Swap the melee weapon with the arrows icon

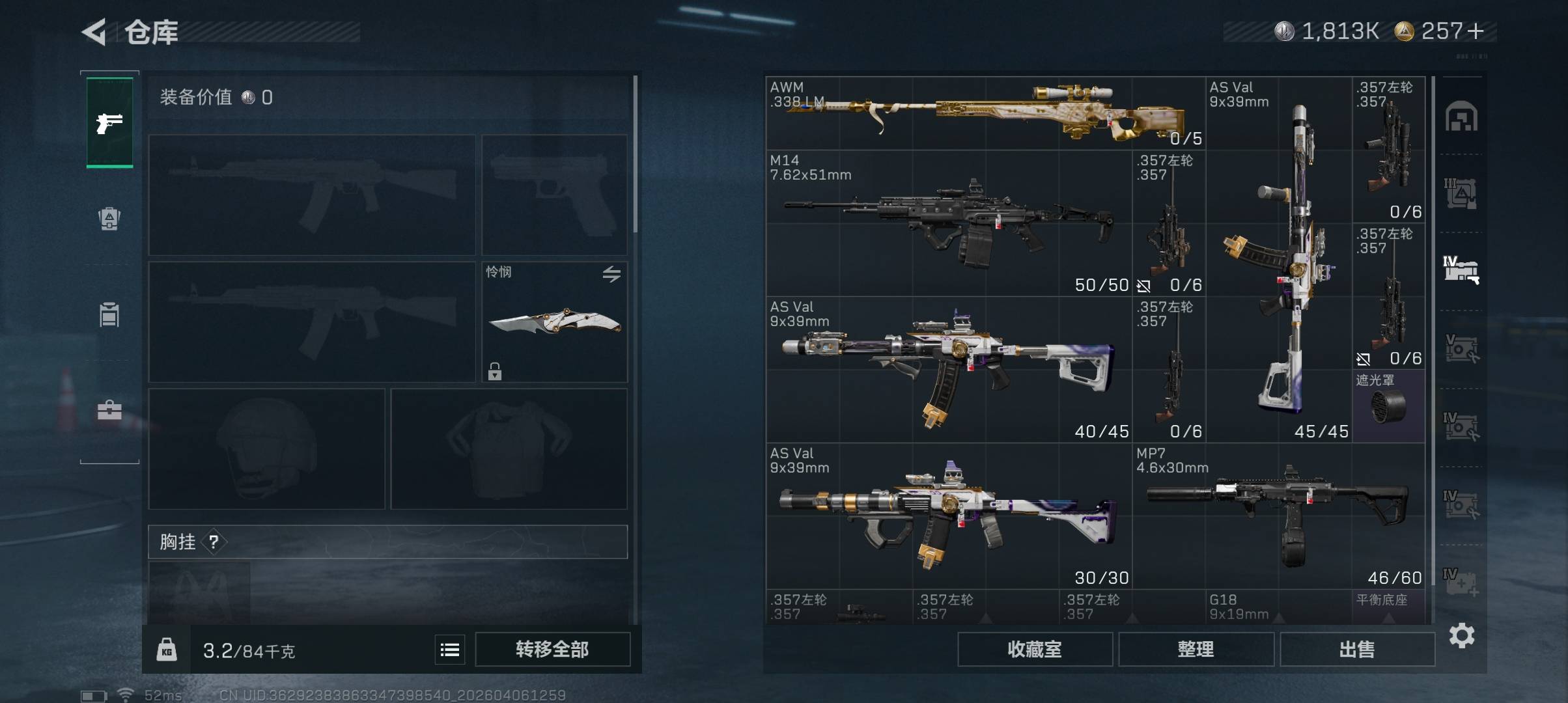point(611,274)
